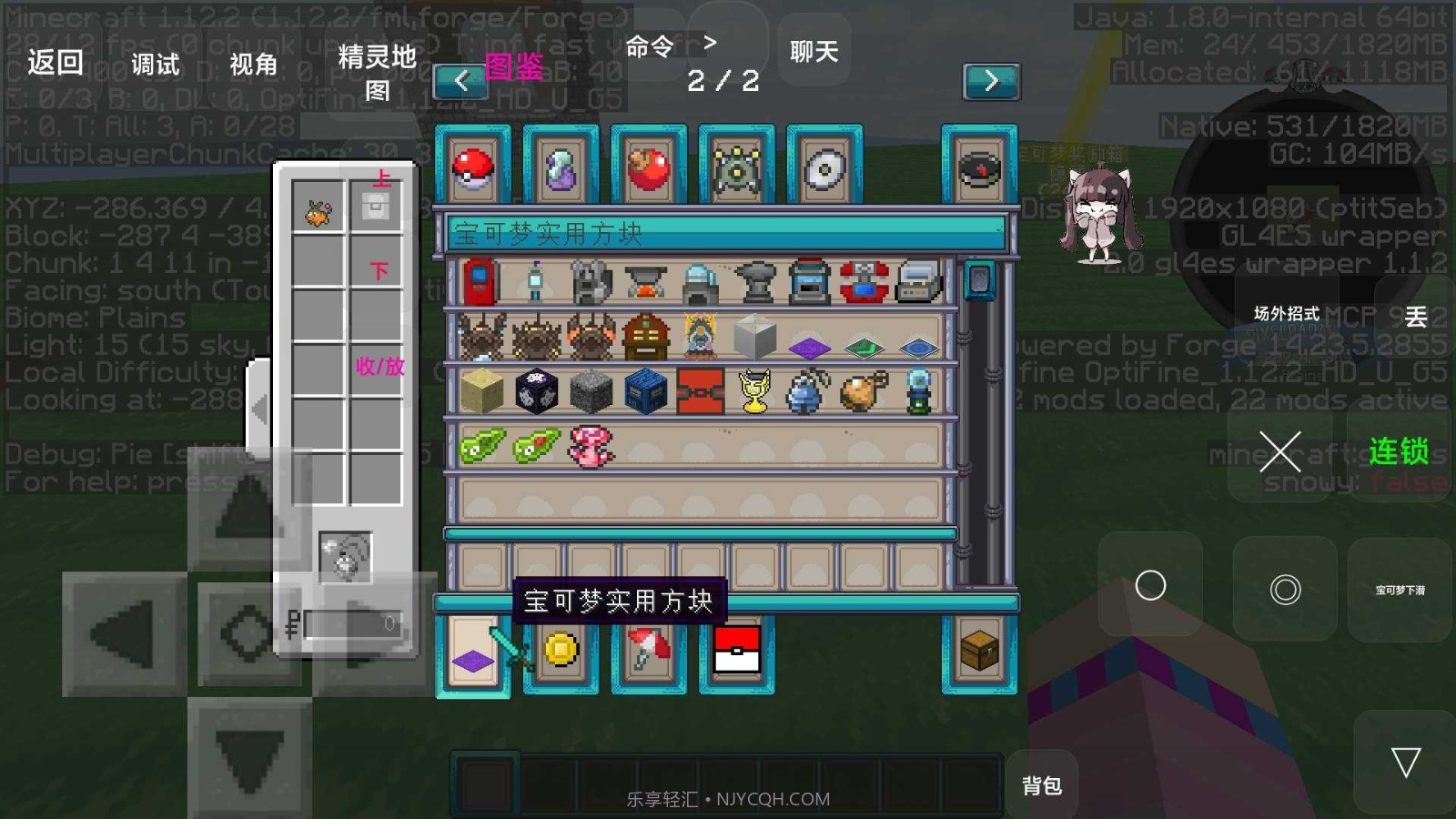
Task: Tap the X crosshair toggle button
Action: pos(1281,453)
